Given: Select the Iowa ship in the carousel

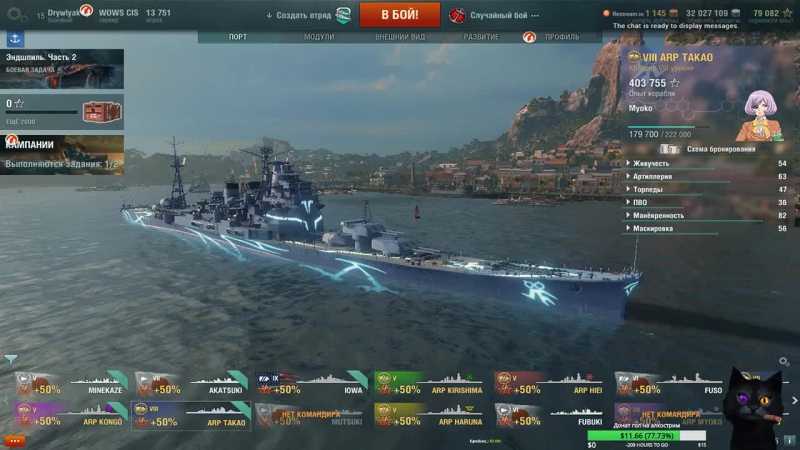Looking at the screenshot, I should click(x=309, y=385).
